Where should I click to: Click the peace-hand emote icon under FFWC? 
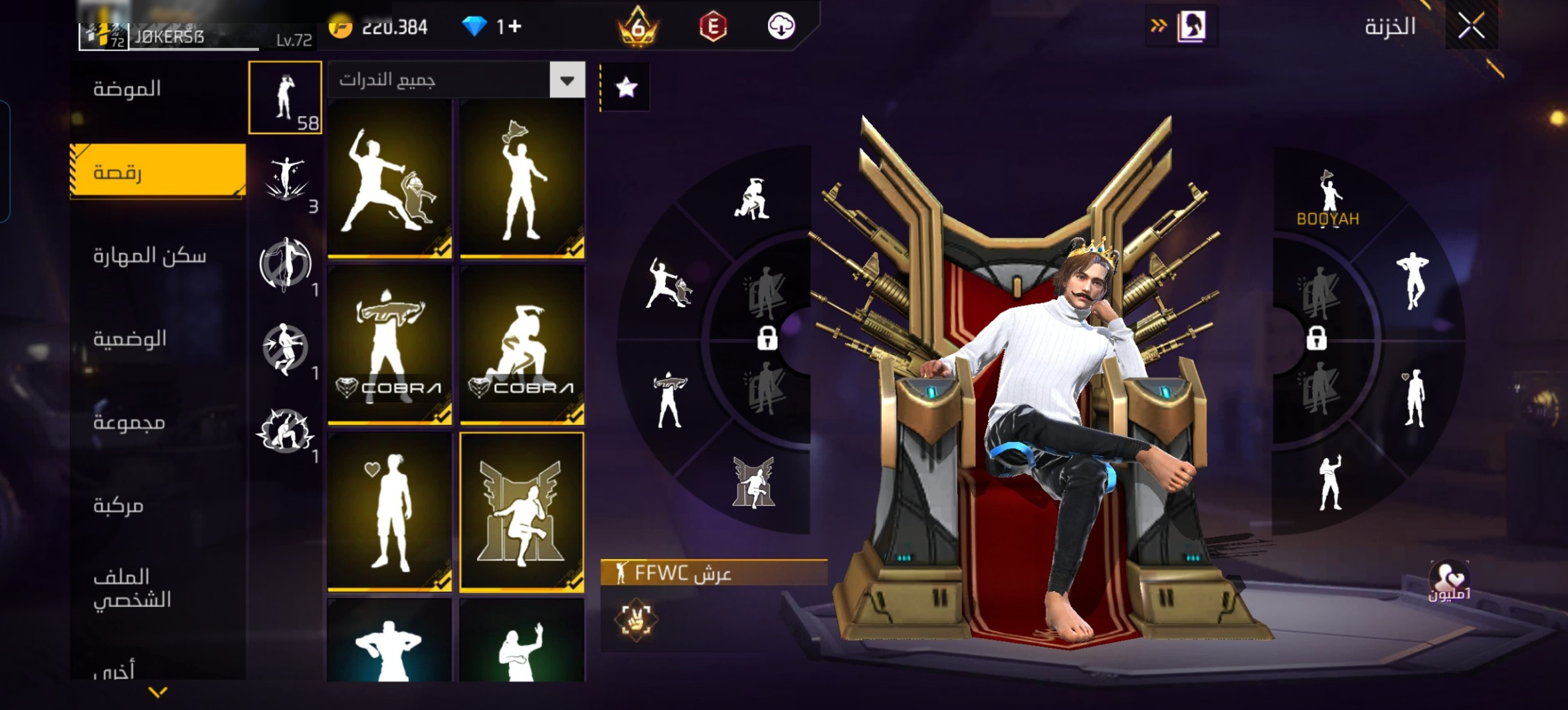coord(635,619)
